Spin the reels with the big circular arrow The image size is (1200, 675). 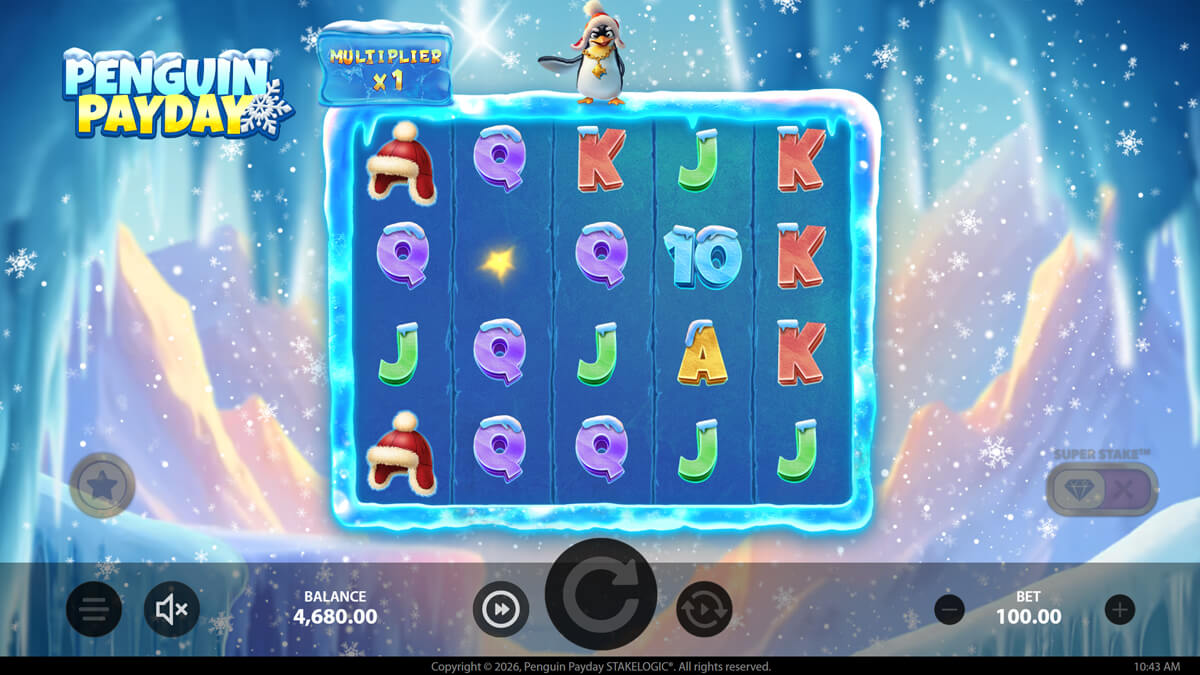[x=600, y=594]
